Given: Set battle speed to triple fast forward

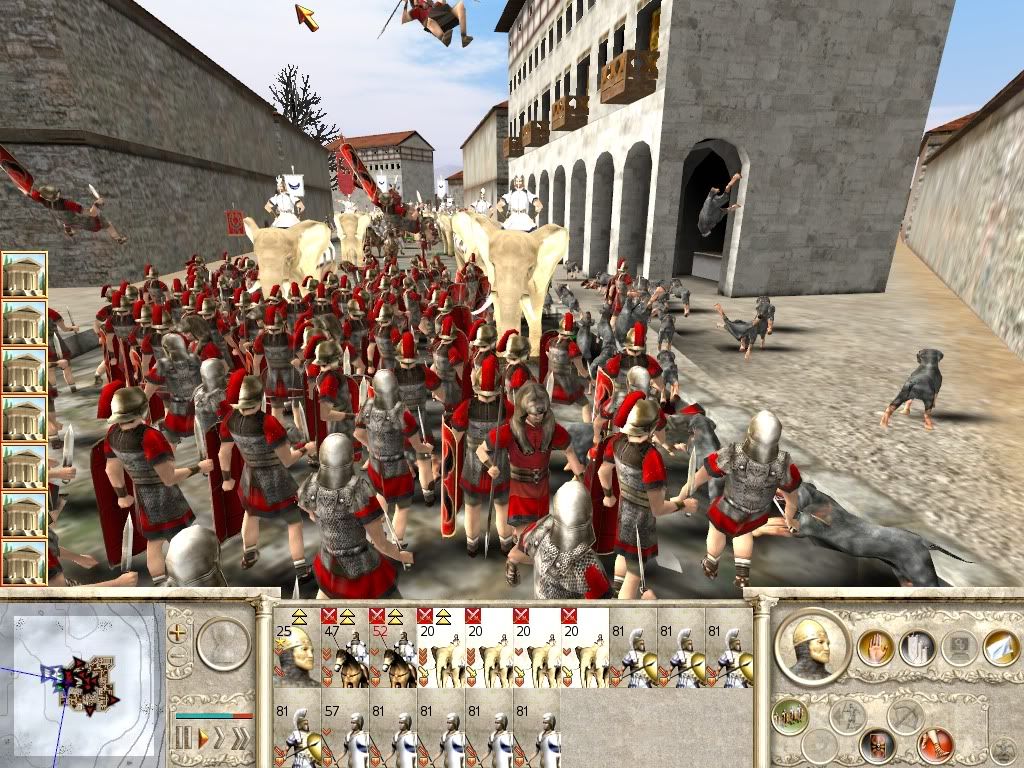Looking at the screenshot, I should click(241, 739).
